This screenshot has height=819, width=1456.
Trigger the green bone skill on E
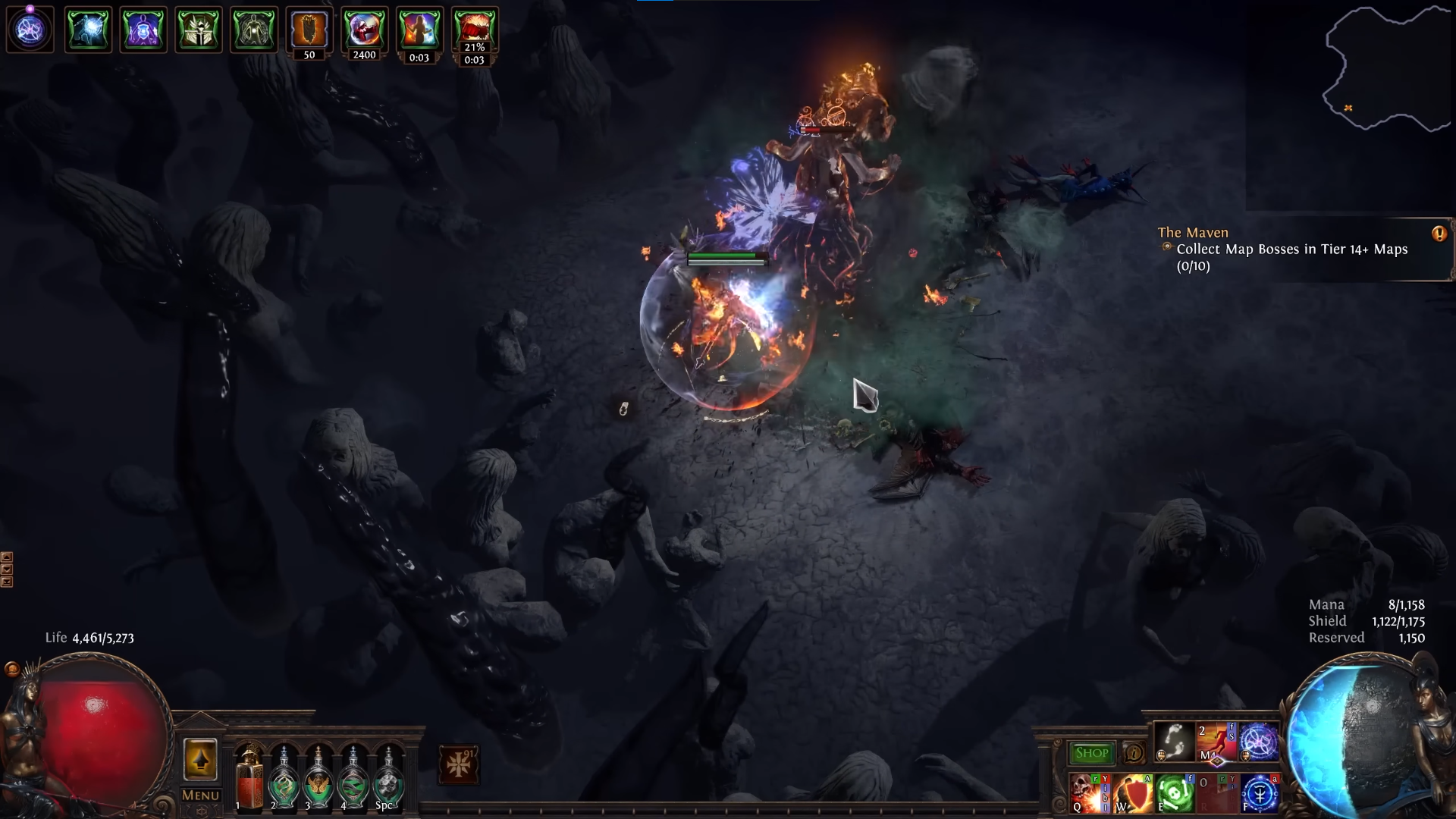[1174, 792]
